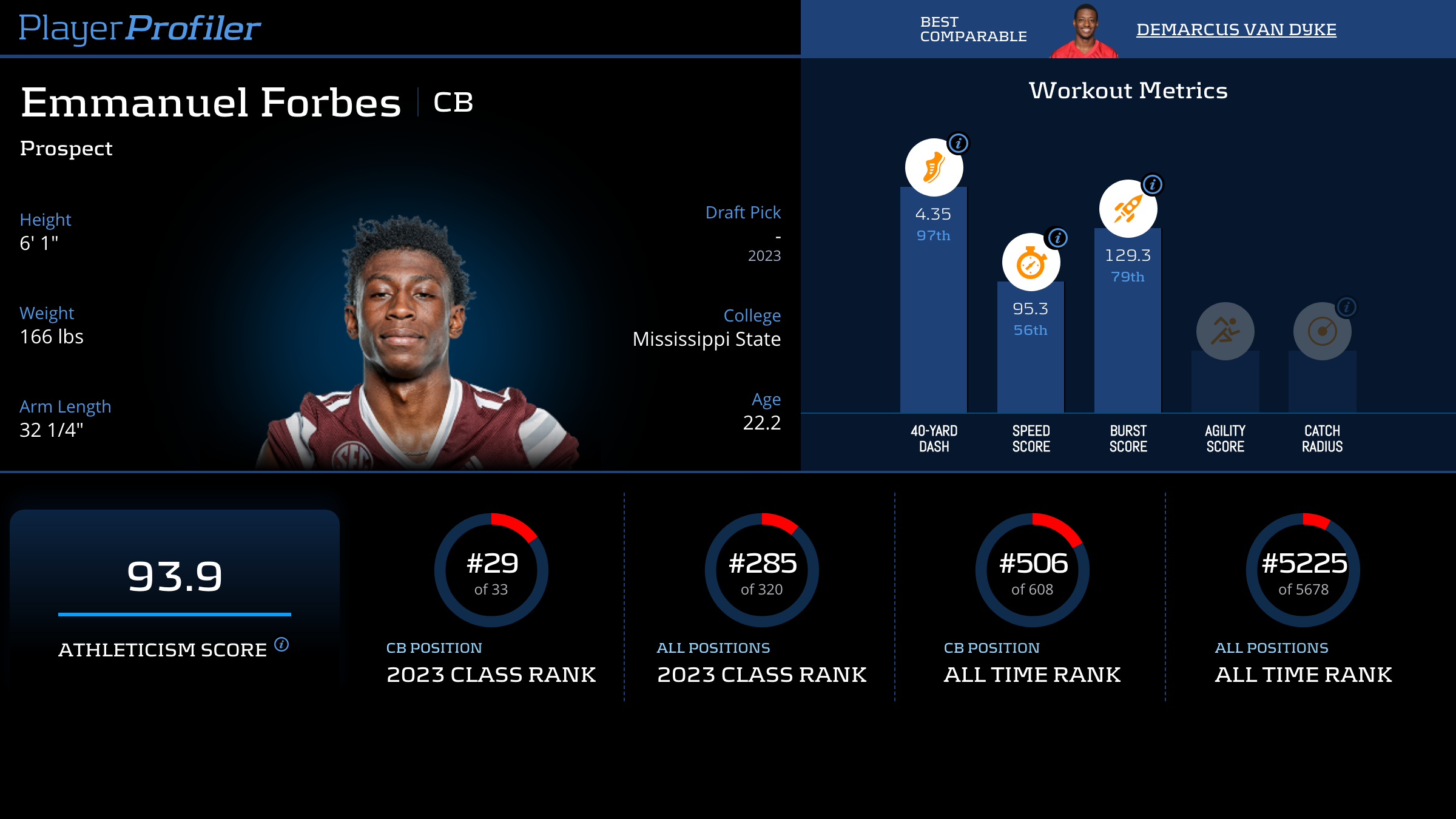Show info for the Burst Score metric

tap(1153, 184)
